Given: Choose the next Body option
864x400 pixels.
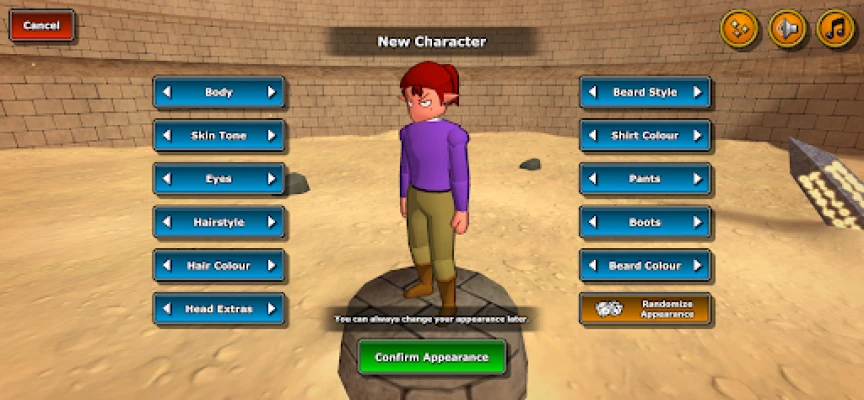Looking at the screenshot, I should (x=271, y=92).
